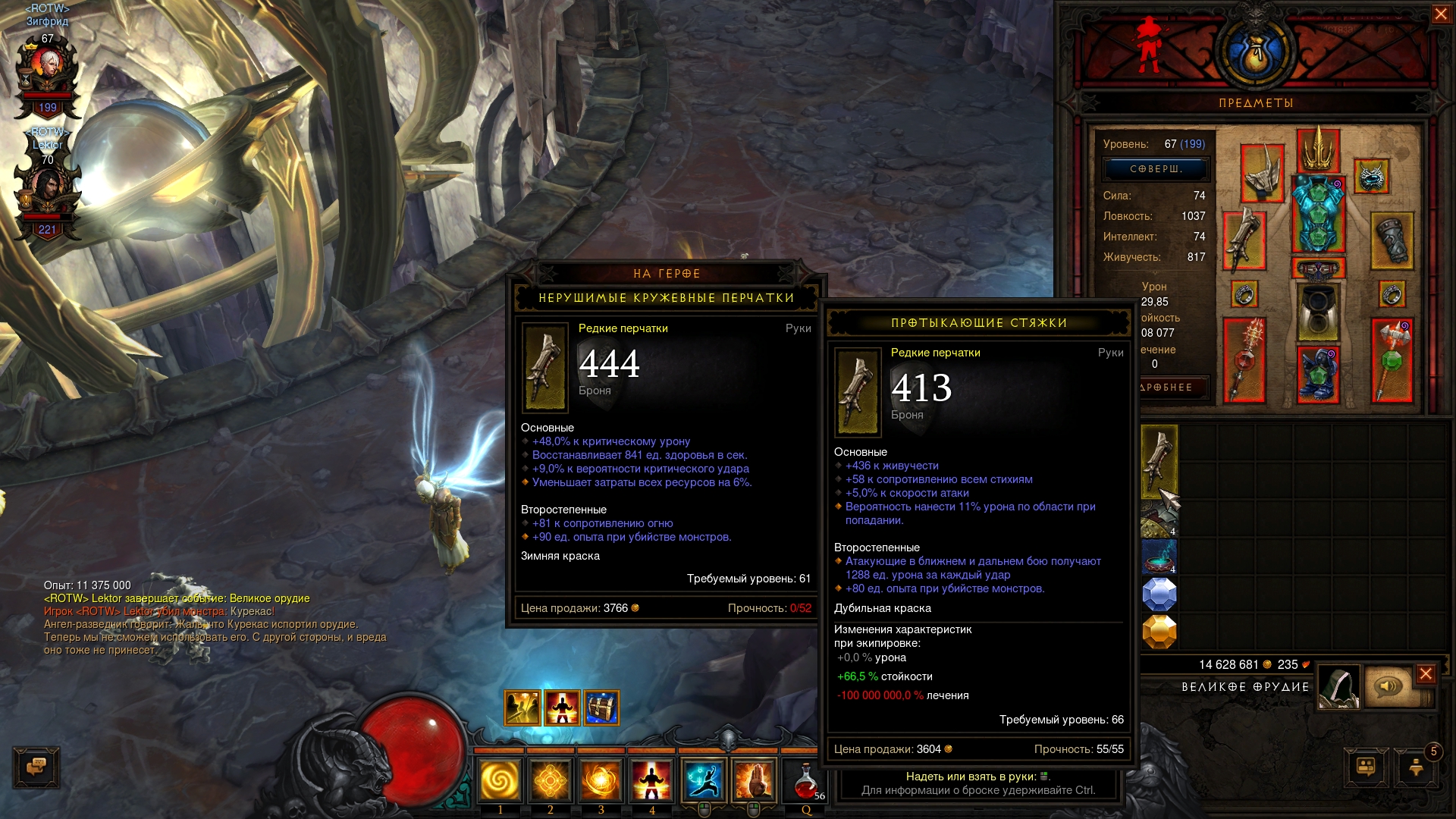Screen dimensions: 1456x819
Task: Pick the rare gloves in the backpack
Action: coord(1159,460)
